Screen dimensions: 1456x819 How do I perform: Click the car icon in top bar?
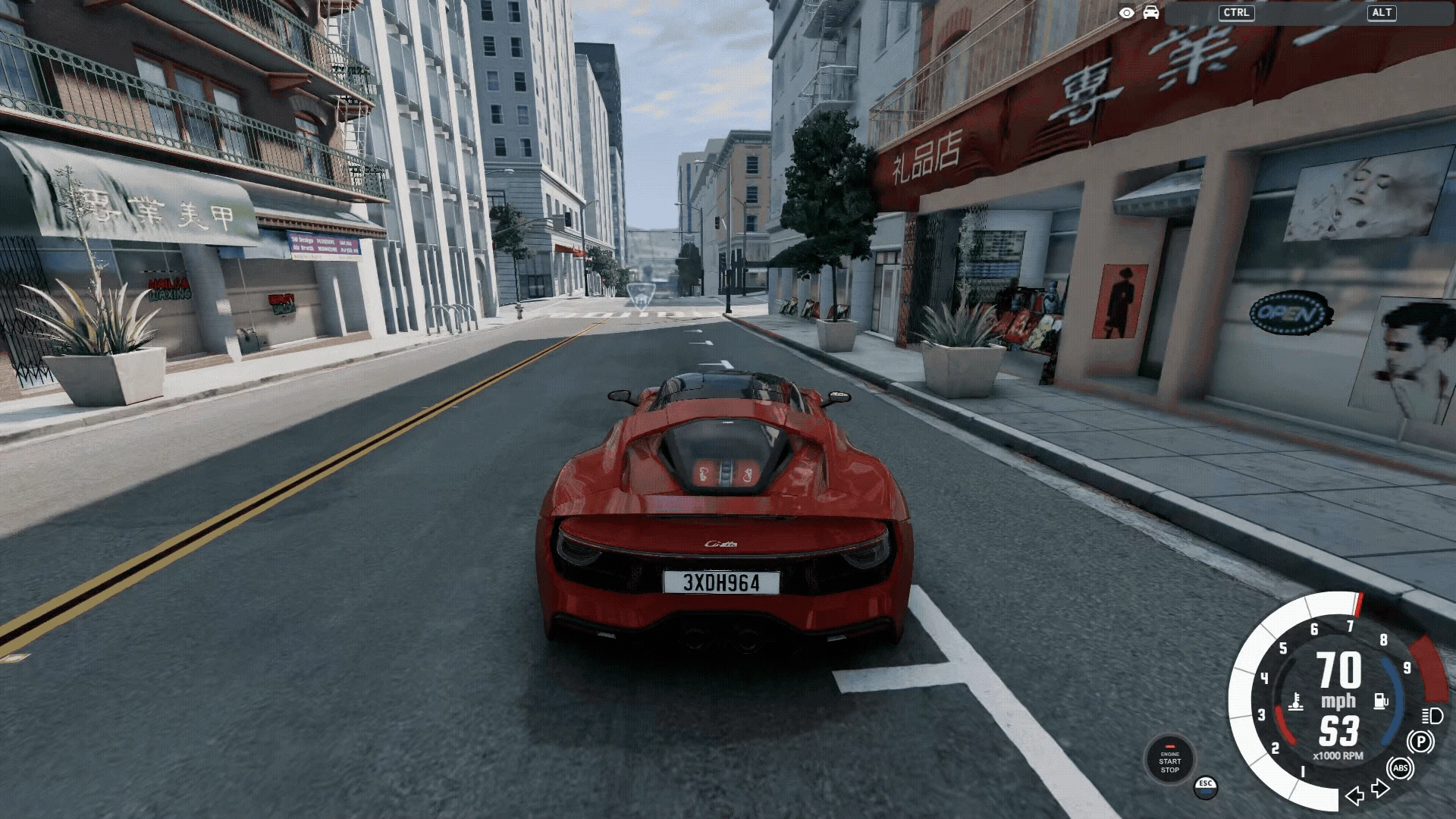(x=1151, y=13)
